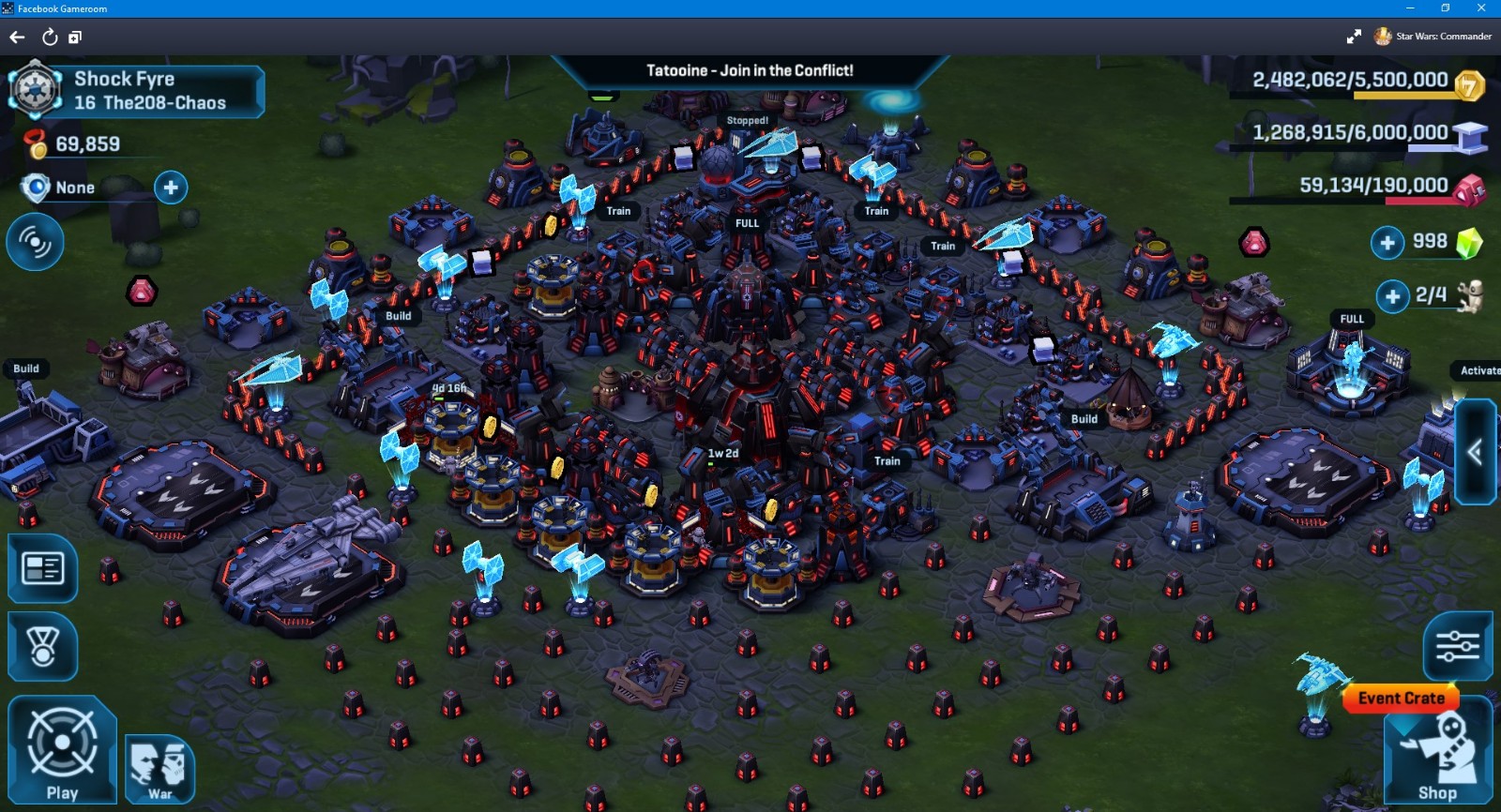The image size is (1501, 812).
Task: Open the Shock Fyre player profile
Action: click(136, 91)
